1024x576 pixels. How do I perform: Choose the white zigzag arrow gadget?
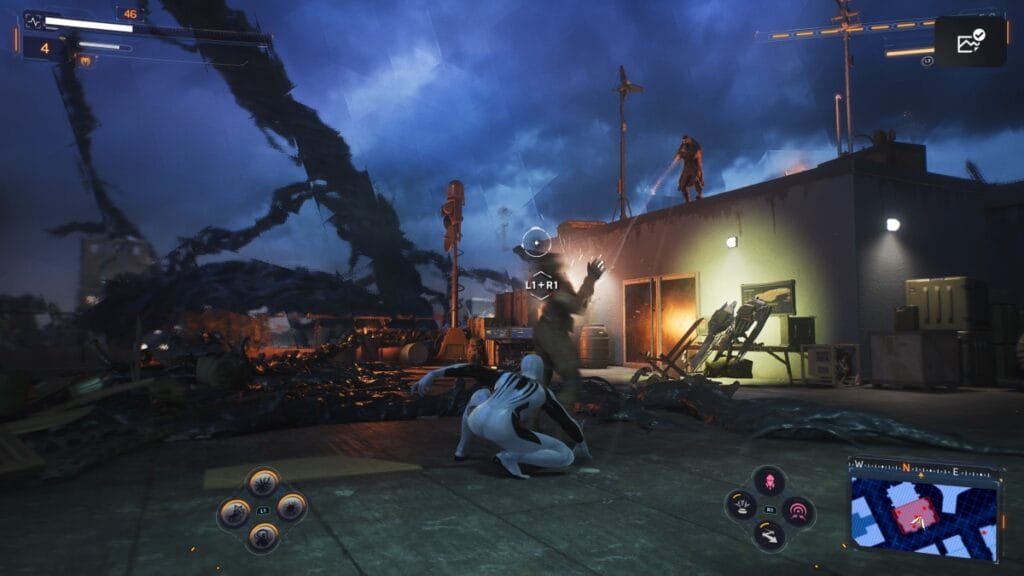[x=768, y=538]
